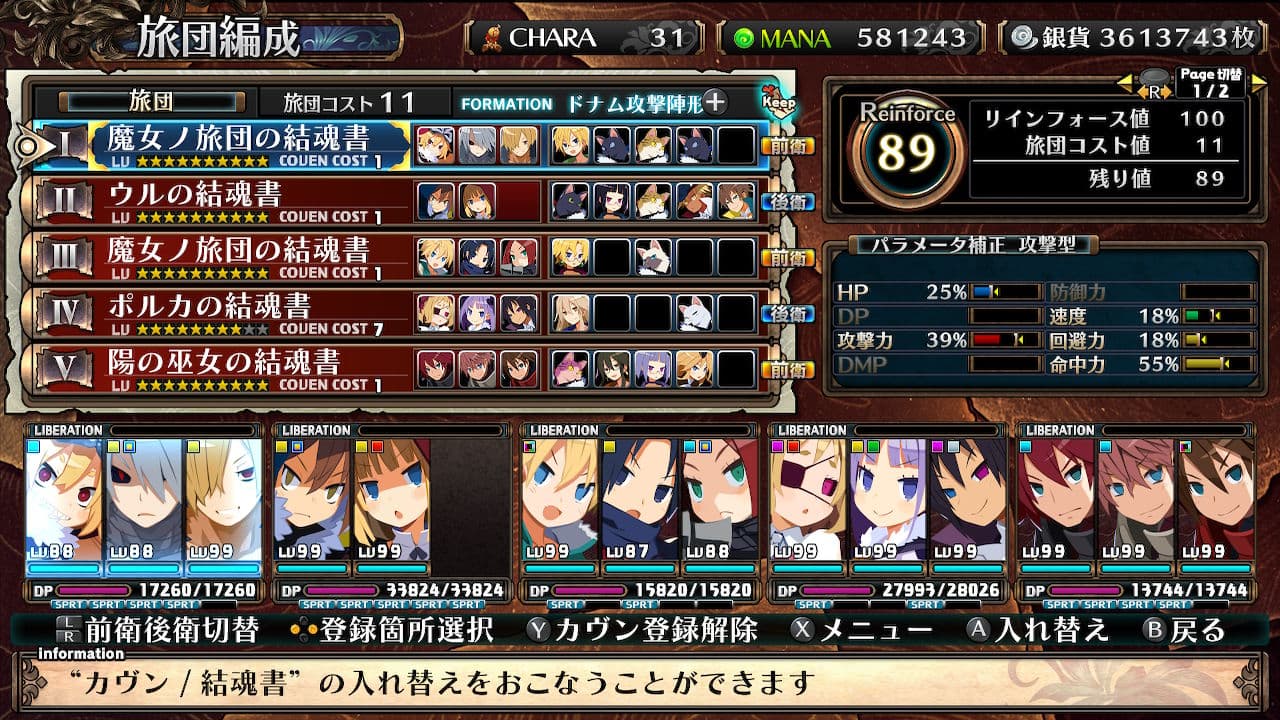This screenshot has width=1280, height=720.
Task: Toggle the 後衛 tag on the ウル row
Action: (787, 201)
